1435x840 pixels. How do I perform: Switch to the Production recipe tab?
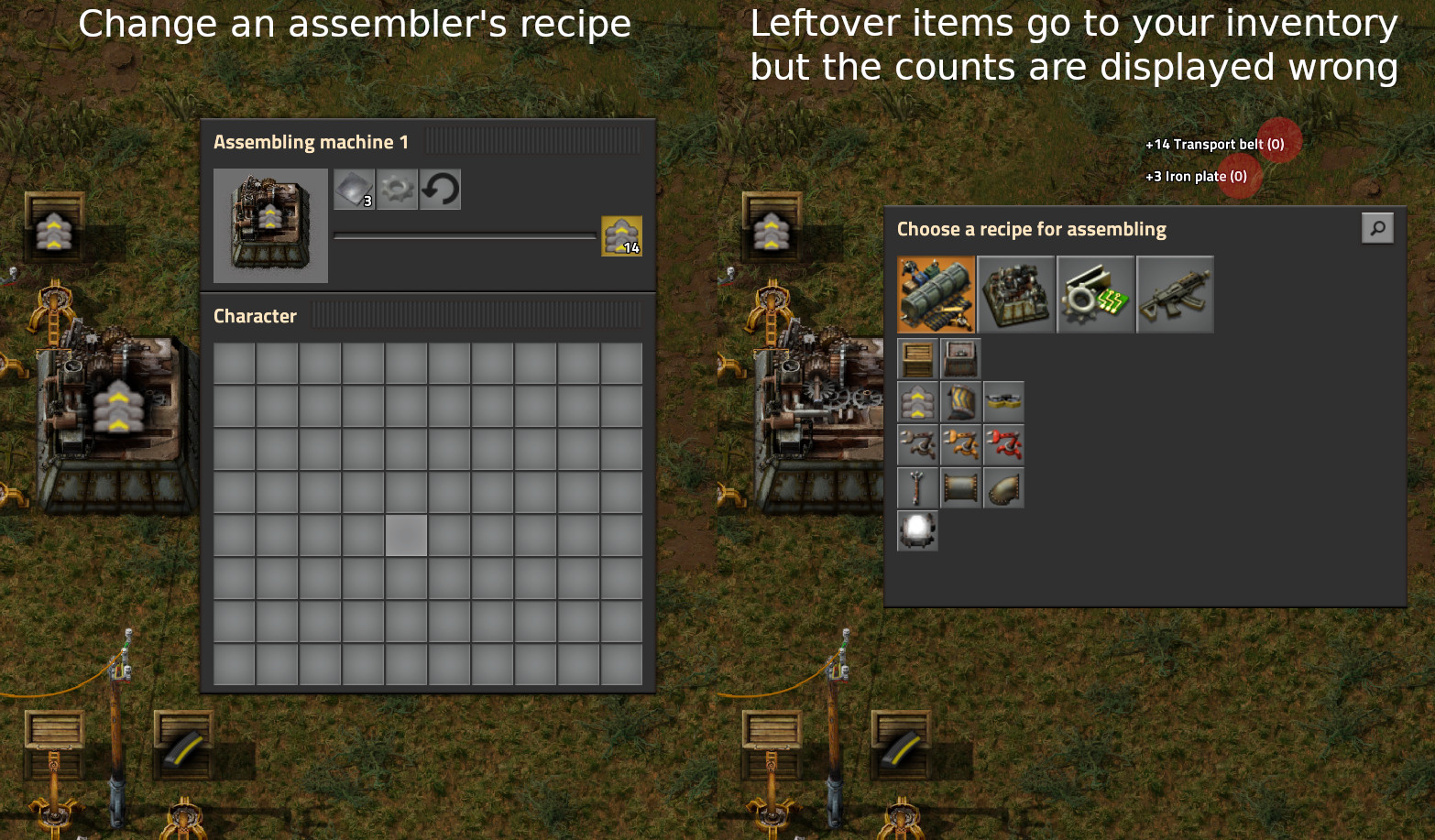[1015, 294]
